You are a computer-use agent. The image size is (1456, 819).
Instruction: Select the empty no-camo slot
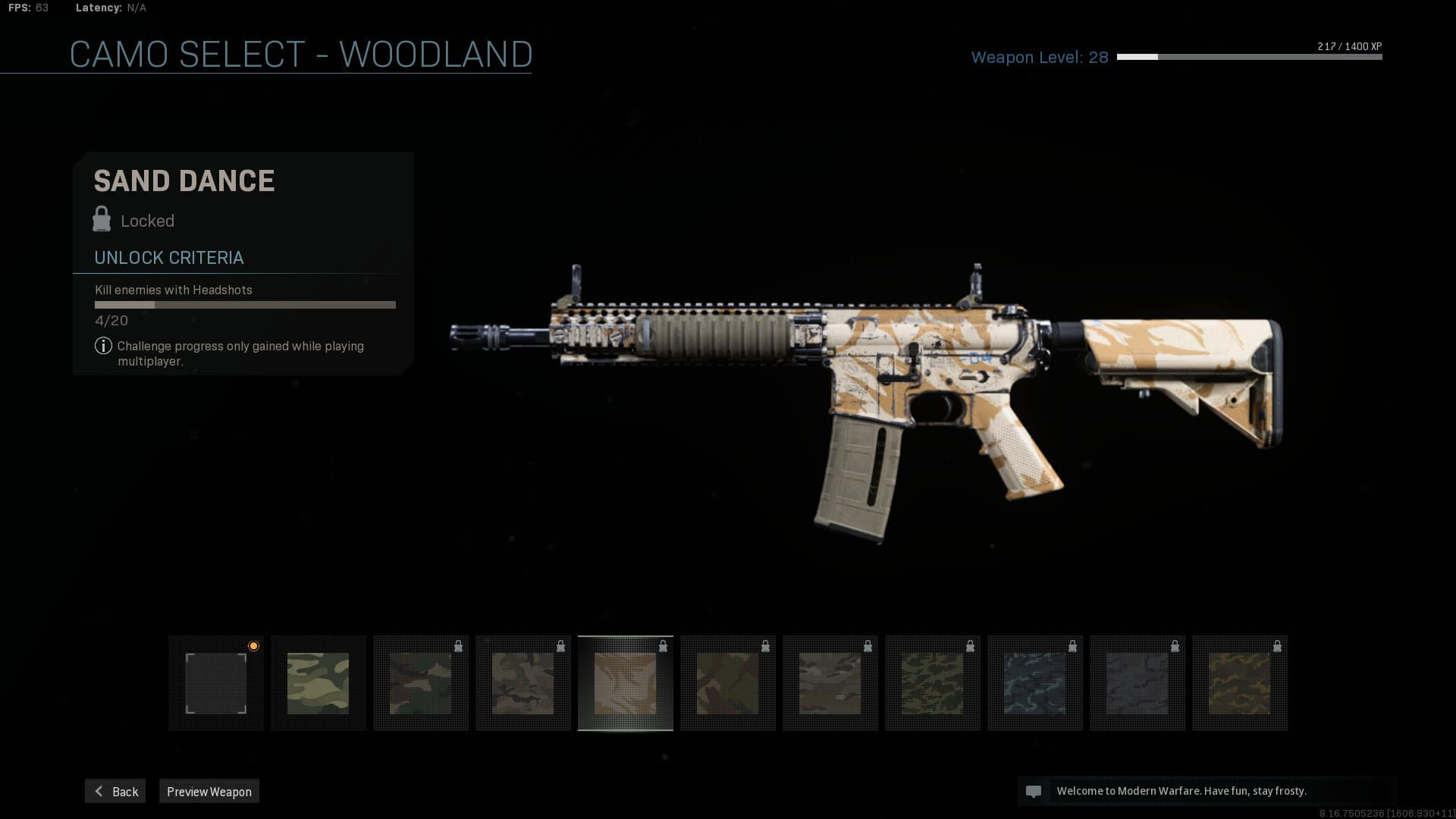click(216, 683)
